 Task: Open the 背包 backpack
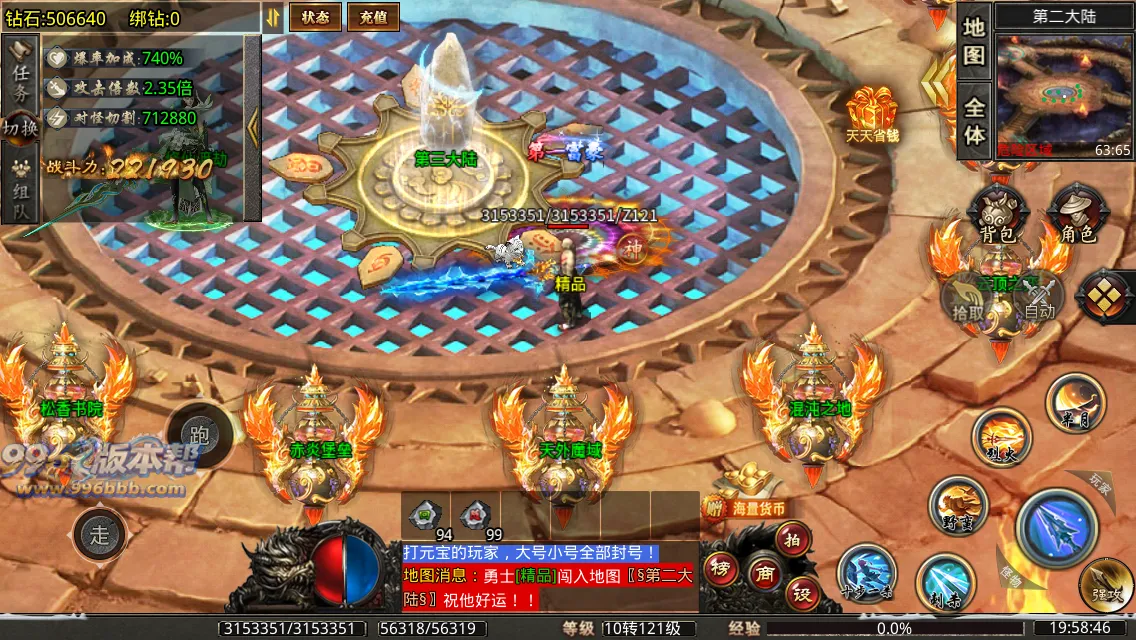[996, 217]
